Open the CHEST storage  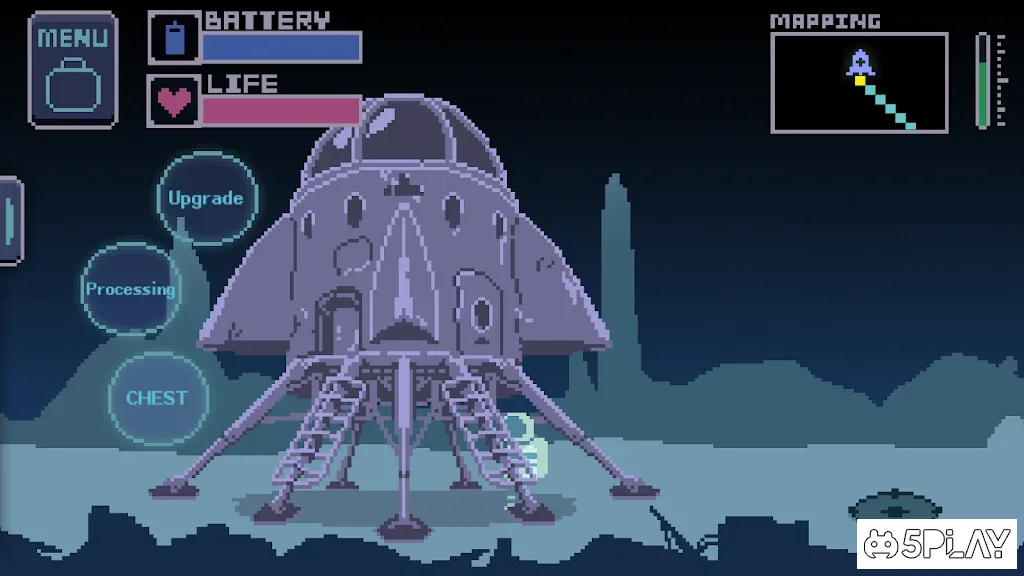[157, 397]
